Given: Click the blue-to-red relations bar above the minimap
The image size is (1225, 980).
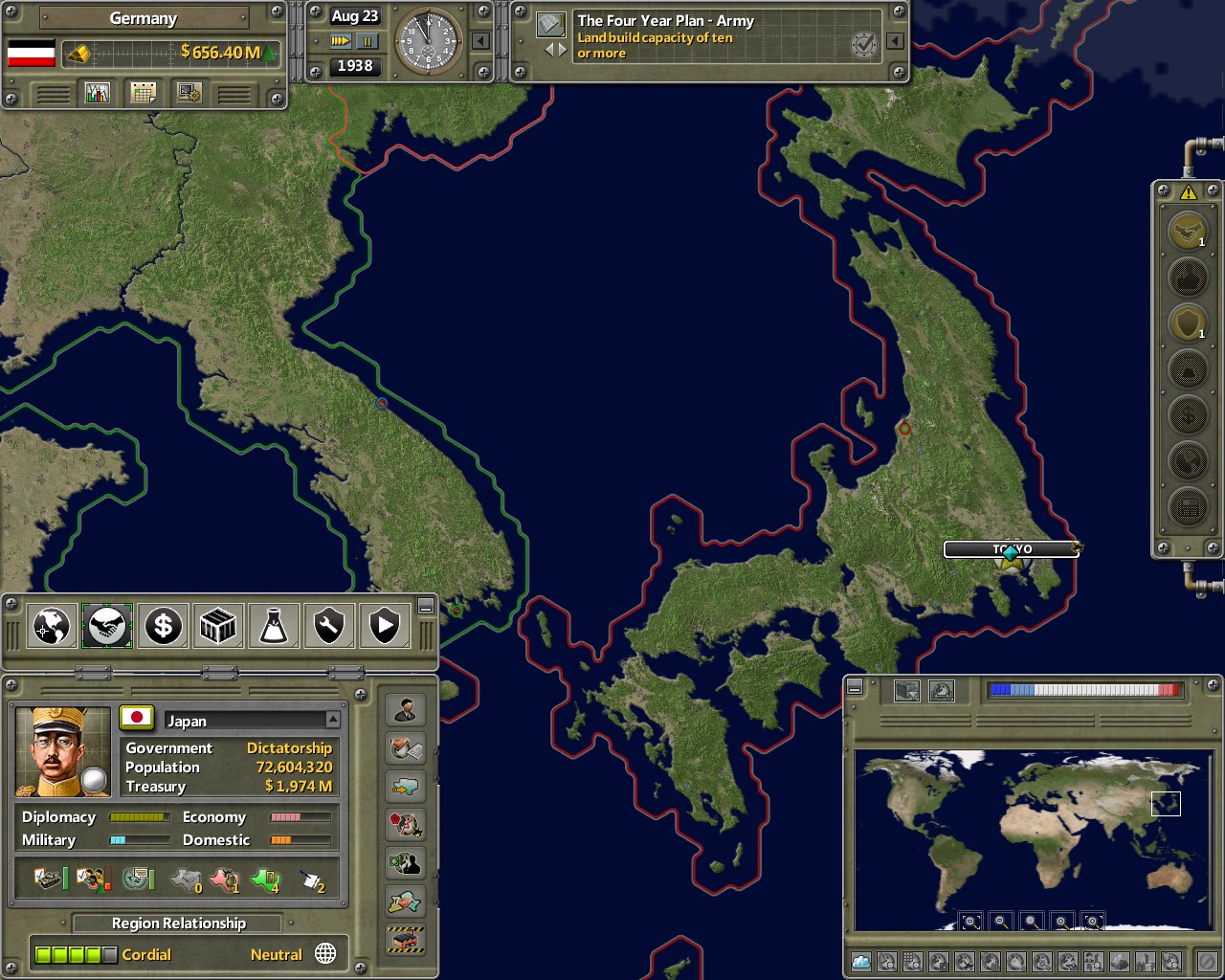Looking at the screenshot, I should [x=1084, y=687].
